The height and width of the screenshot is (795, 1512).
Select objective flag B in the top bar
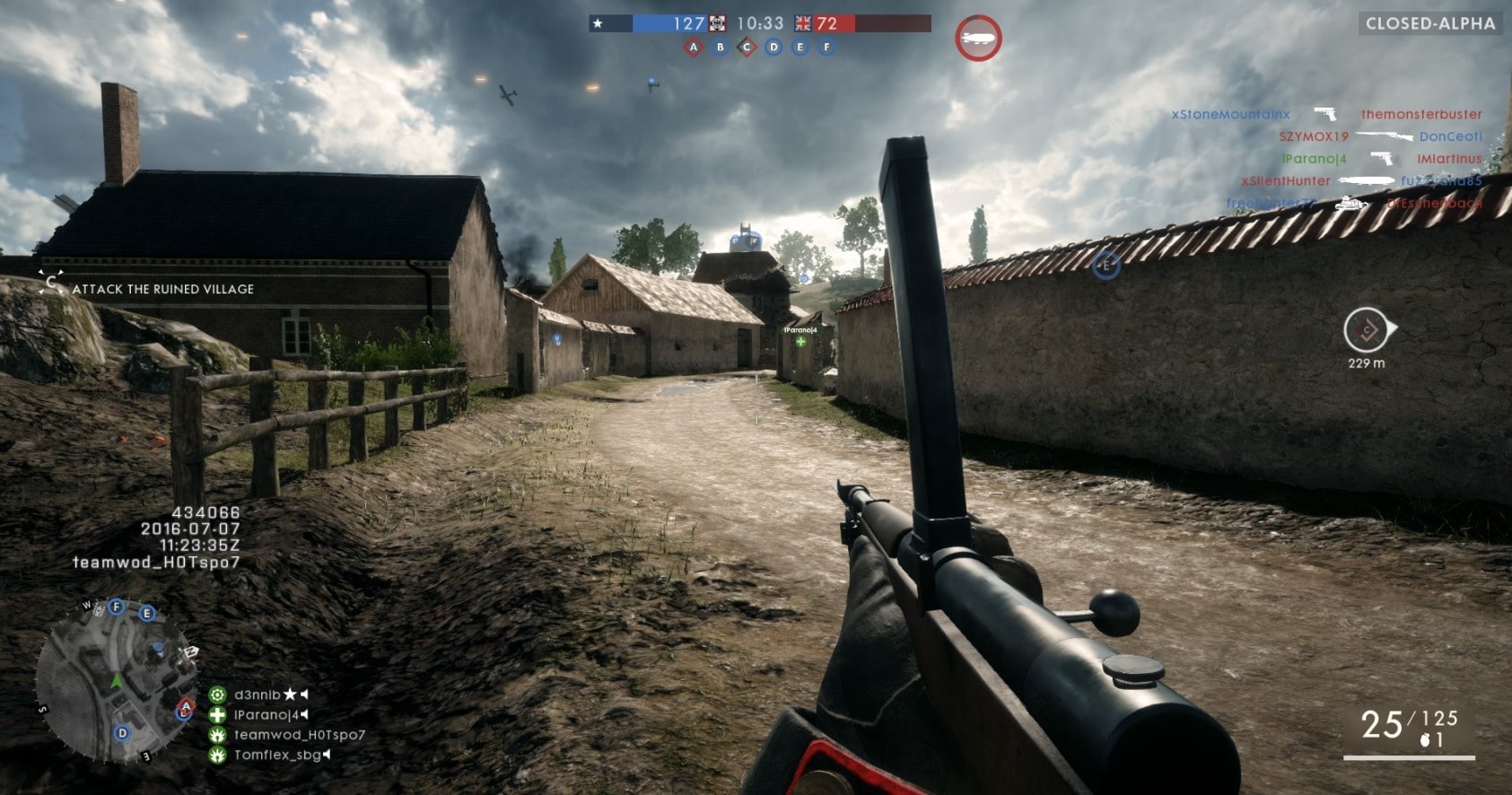click(720, 48)
